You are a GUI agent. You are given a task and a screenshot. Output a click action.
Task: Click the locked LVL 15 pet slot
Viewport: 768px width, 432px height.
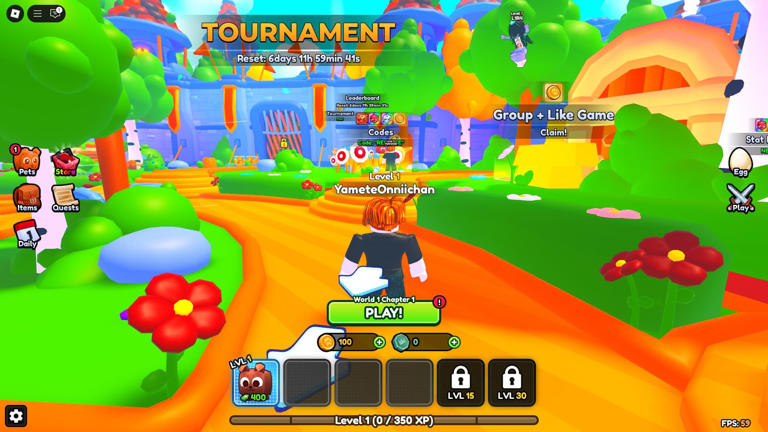(460, 382)
